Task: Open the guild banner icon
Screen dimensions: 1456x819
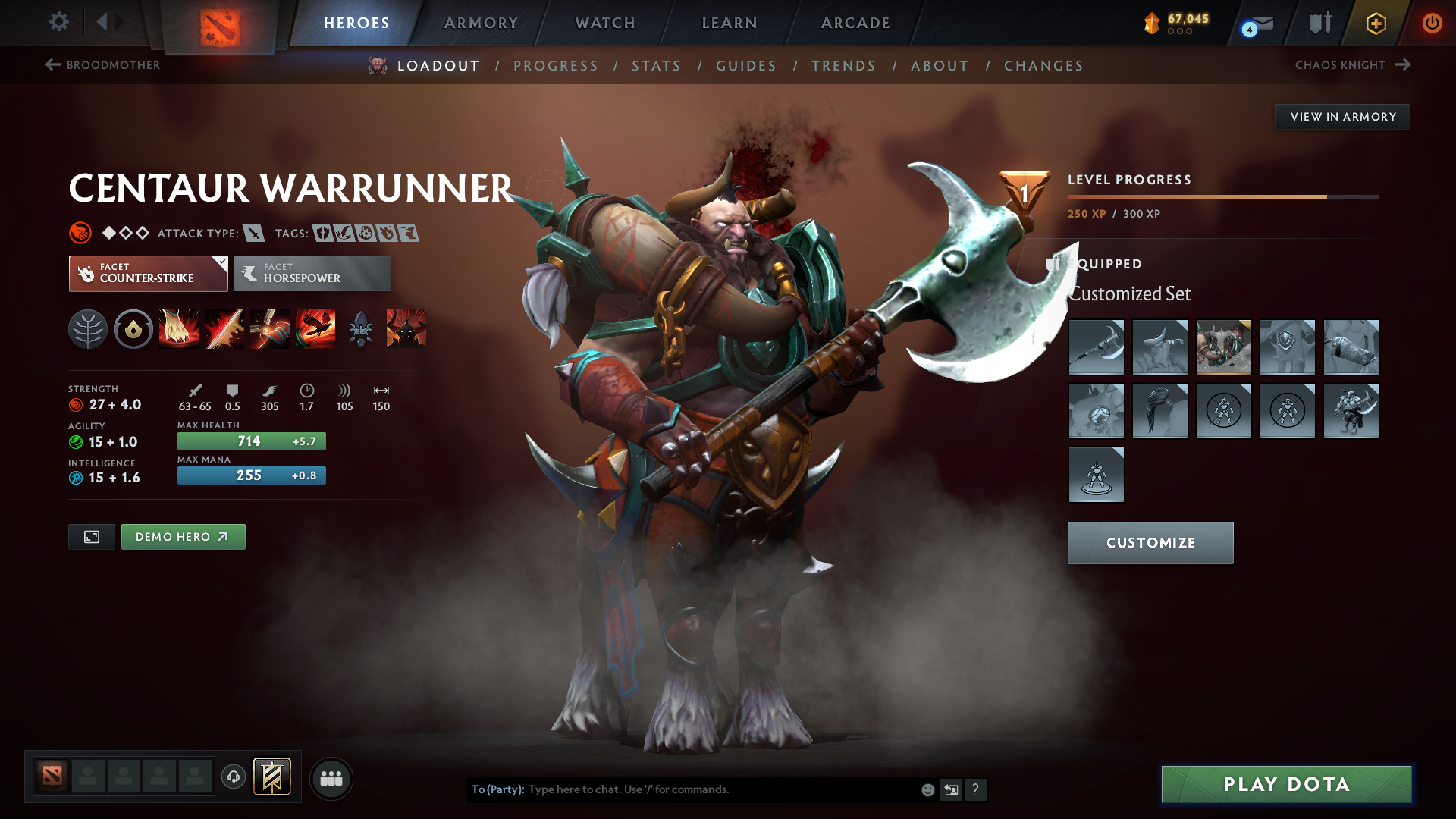Action: click(271, 777)
